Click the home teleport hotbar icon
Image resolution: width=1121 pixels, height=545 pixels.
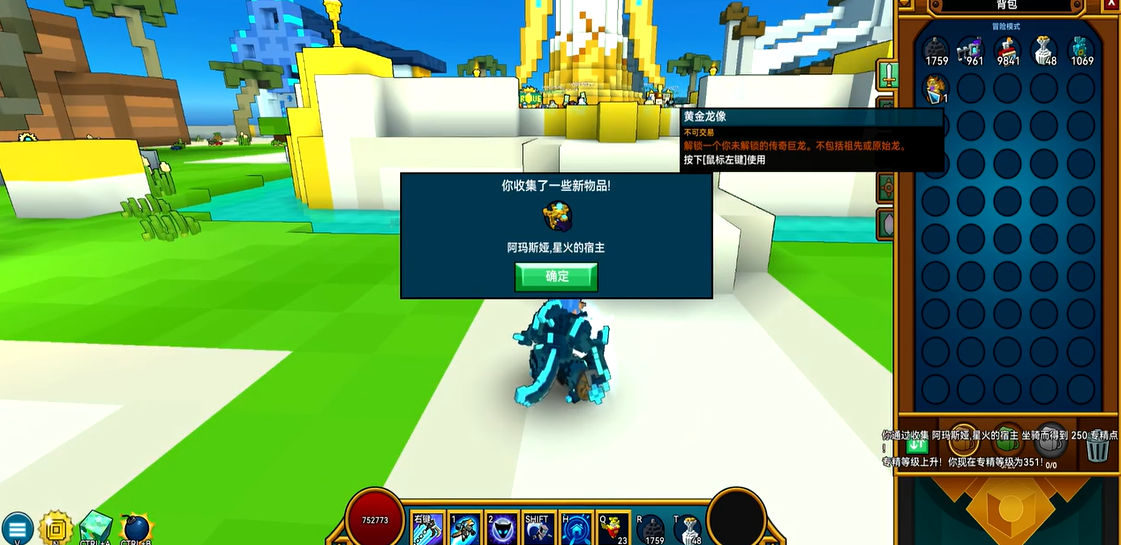point(576,529)
